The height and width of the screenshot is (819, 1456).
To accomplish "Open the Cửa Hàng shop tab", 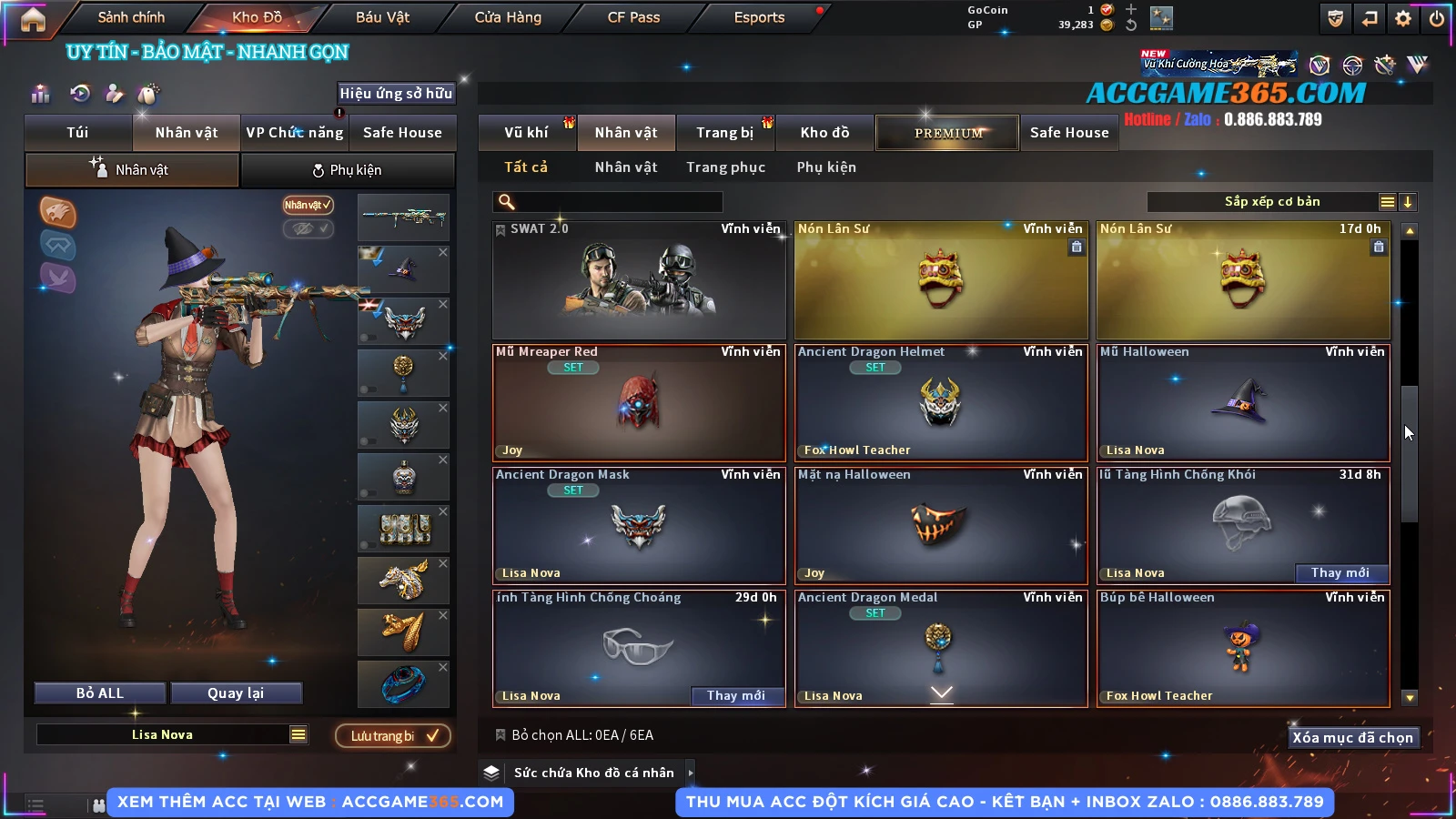I will 508,17.
